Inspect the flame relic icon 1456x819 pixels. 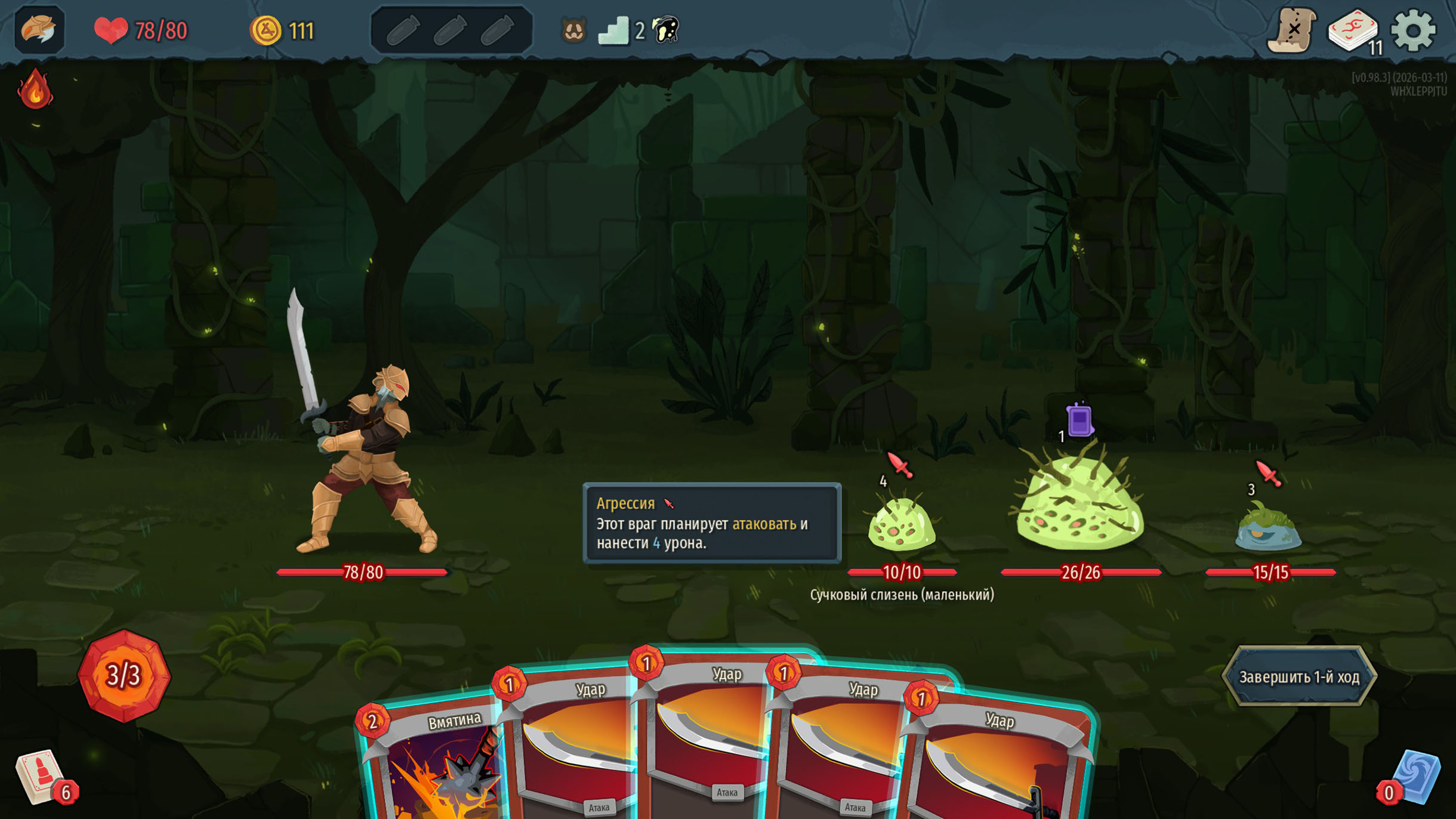pos(35,89)
